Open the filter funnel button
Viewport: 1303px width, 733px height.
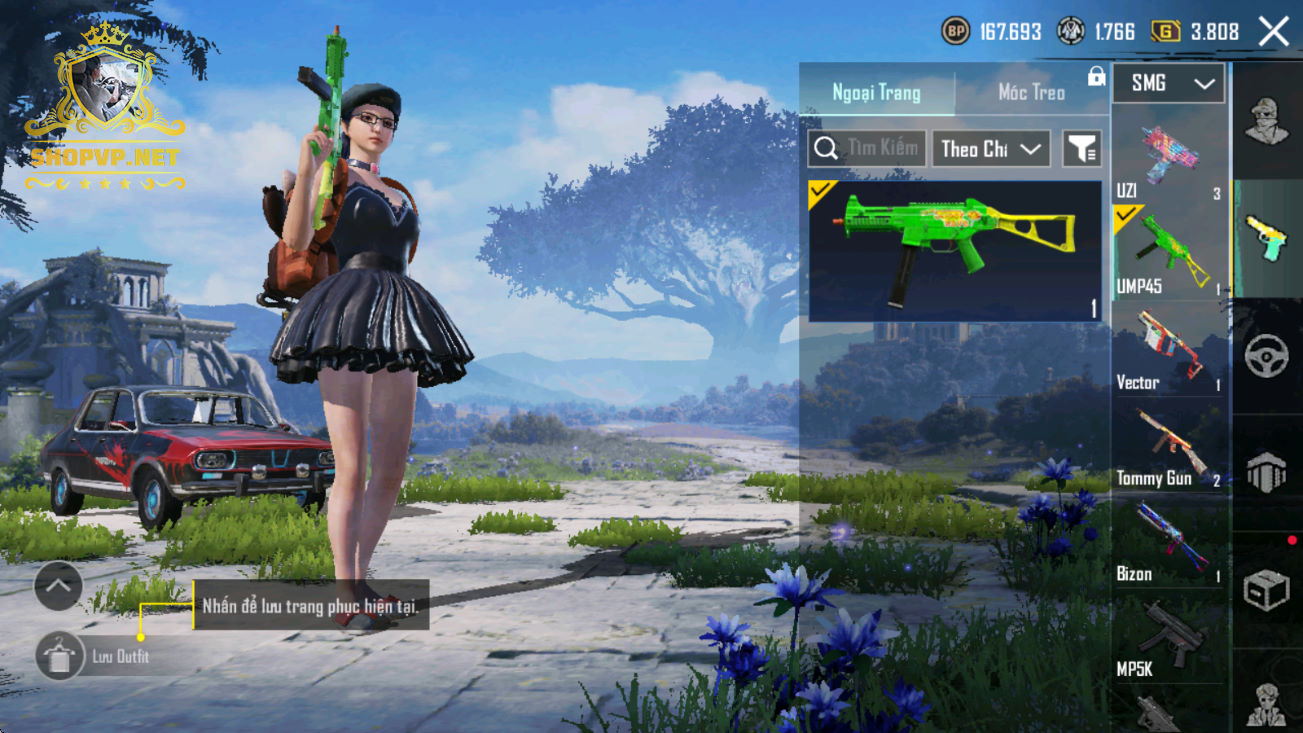tap(1081, 149)
